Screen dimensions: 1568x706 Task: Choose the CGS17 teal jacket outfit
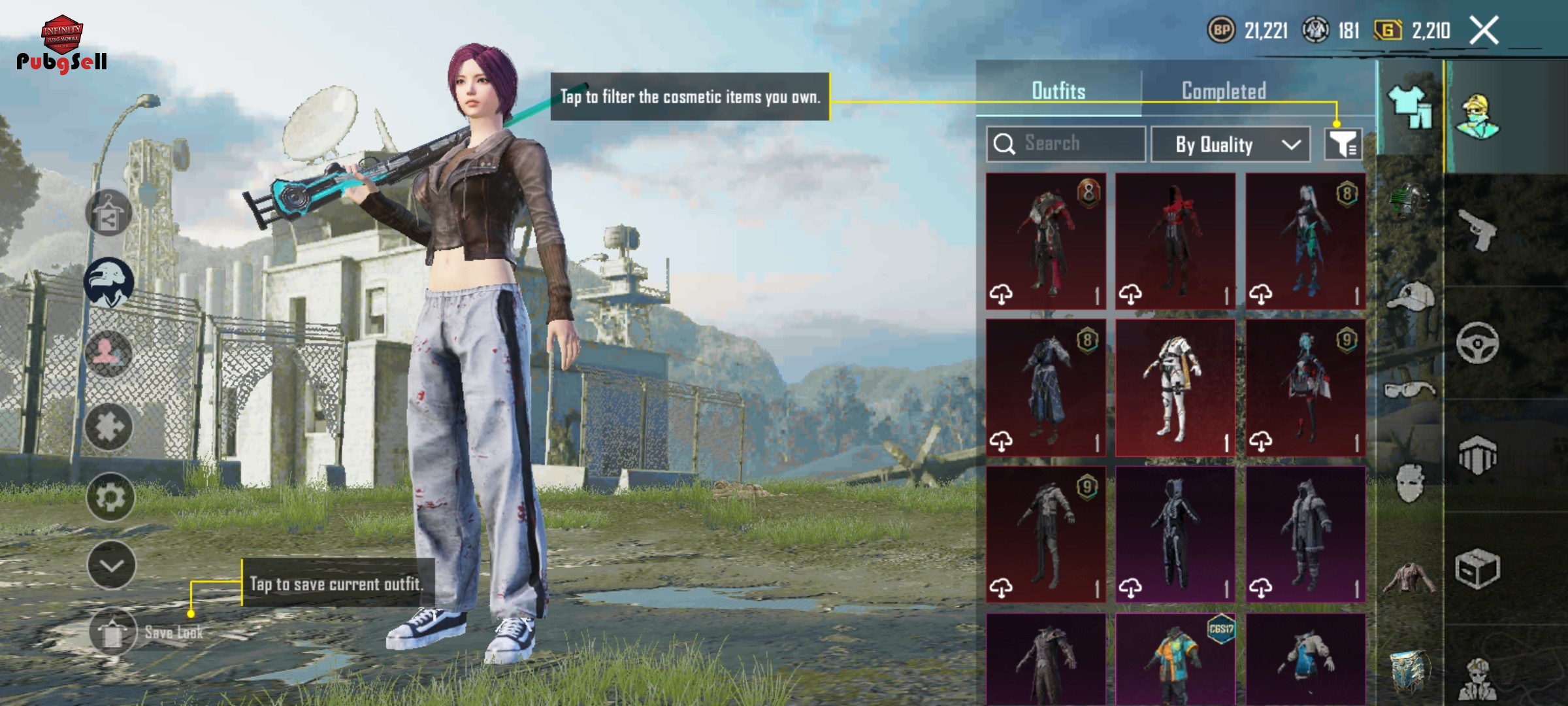pyautogui.click(x=1175, y=660)
